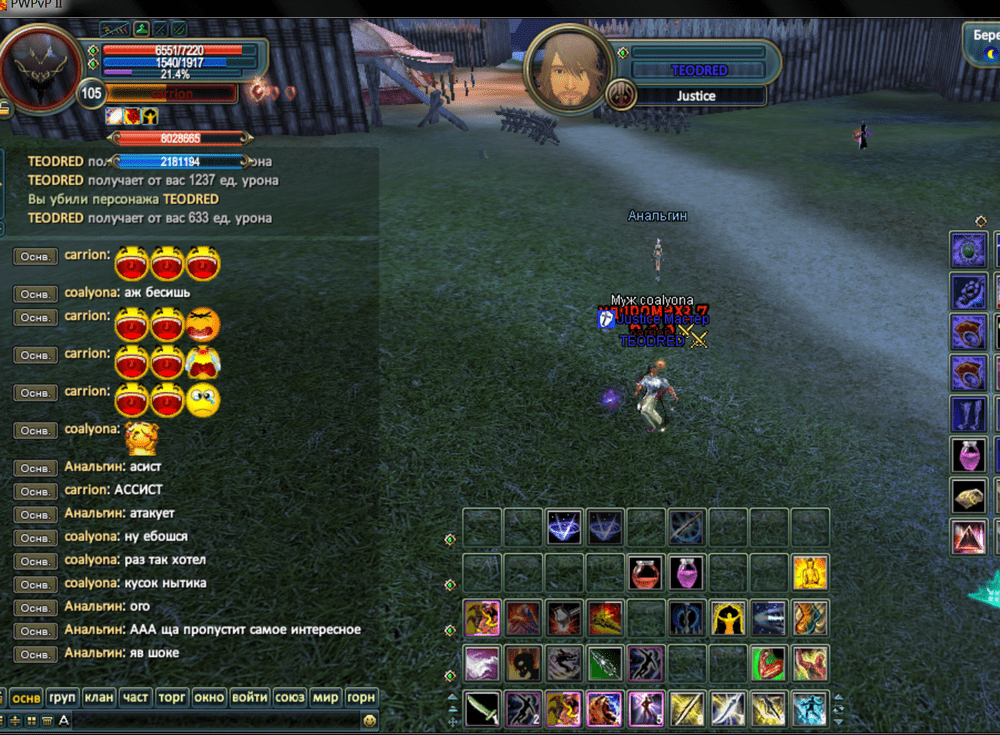Use the pink potion in side bar
Screen dimensions: 1000x735
(x=968, y=455)
